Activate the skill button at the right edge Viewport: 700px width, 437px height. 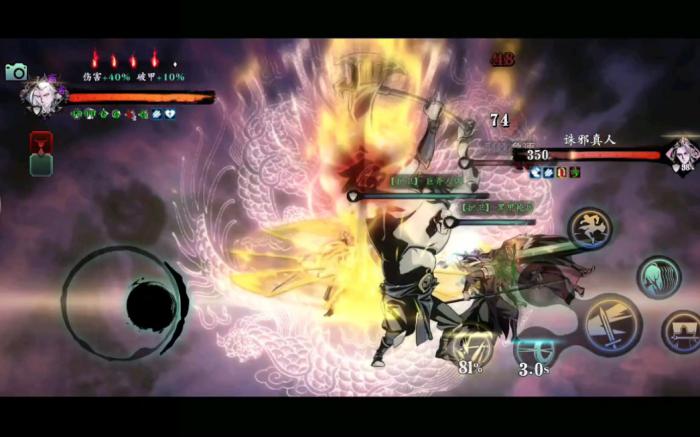click(682, 331)
